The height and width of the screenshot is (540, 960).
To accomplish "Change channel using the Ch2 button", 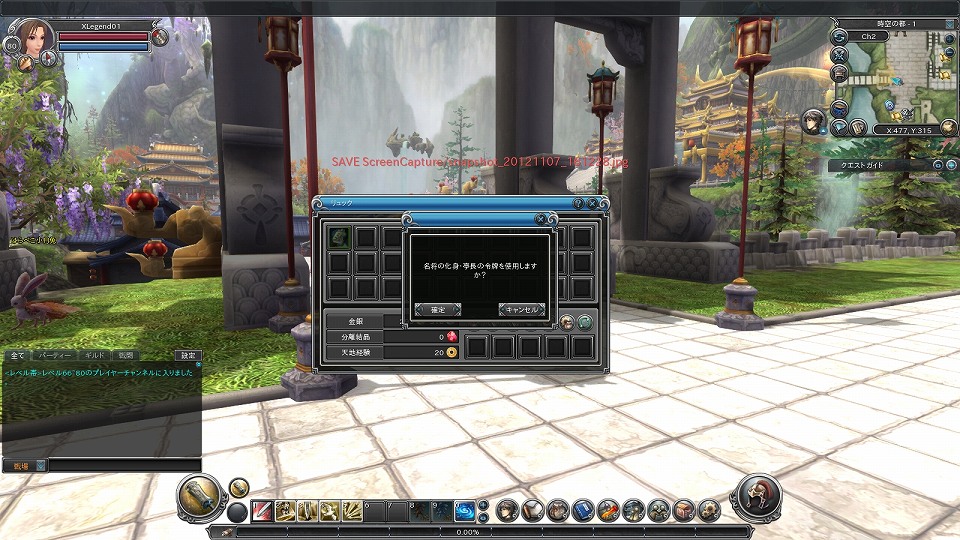I will (x=868, y=37).
